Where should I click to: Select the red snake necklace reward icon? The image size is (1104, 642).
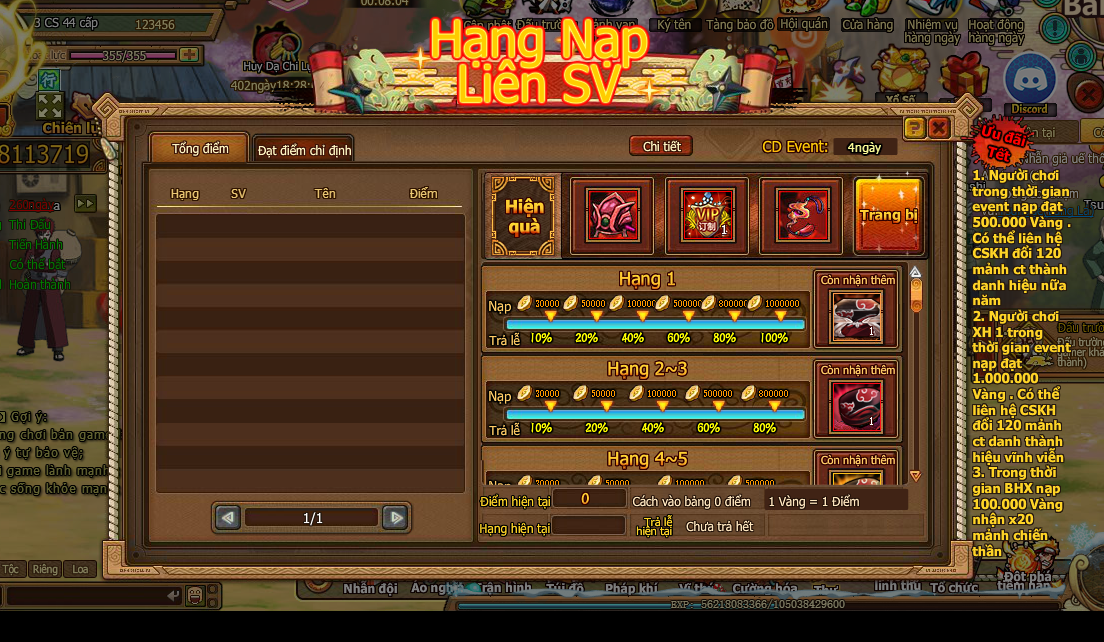[x=801, y=215]
